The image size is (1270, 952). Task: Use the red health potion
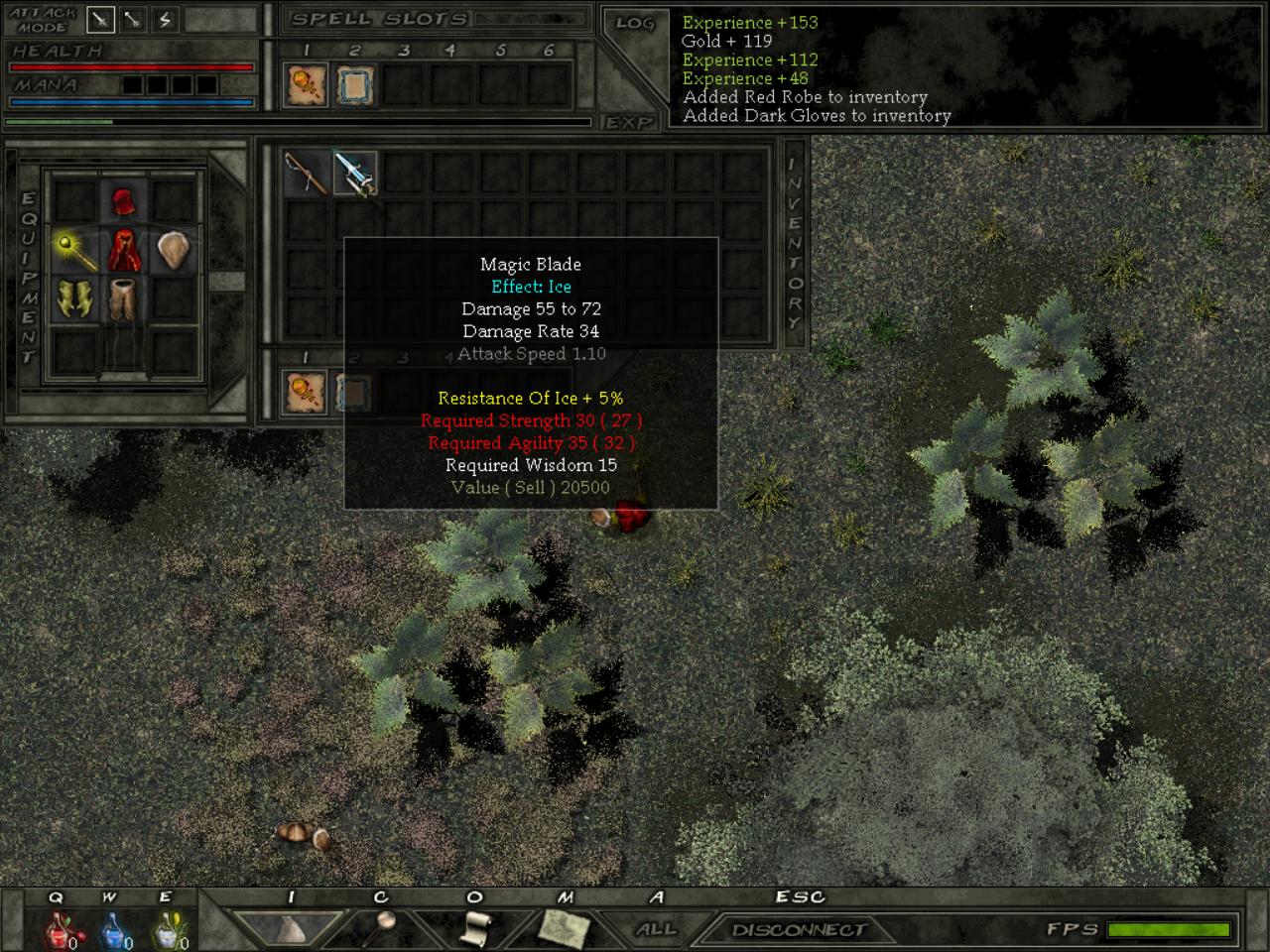(59, 930)
